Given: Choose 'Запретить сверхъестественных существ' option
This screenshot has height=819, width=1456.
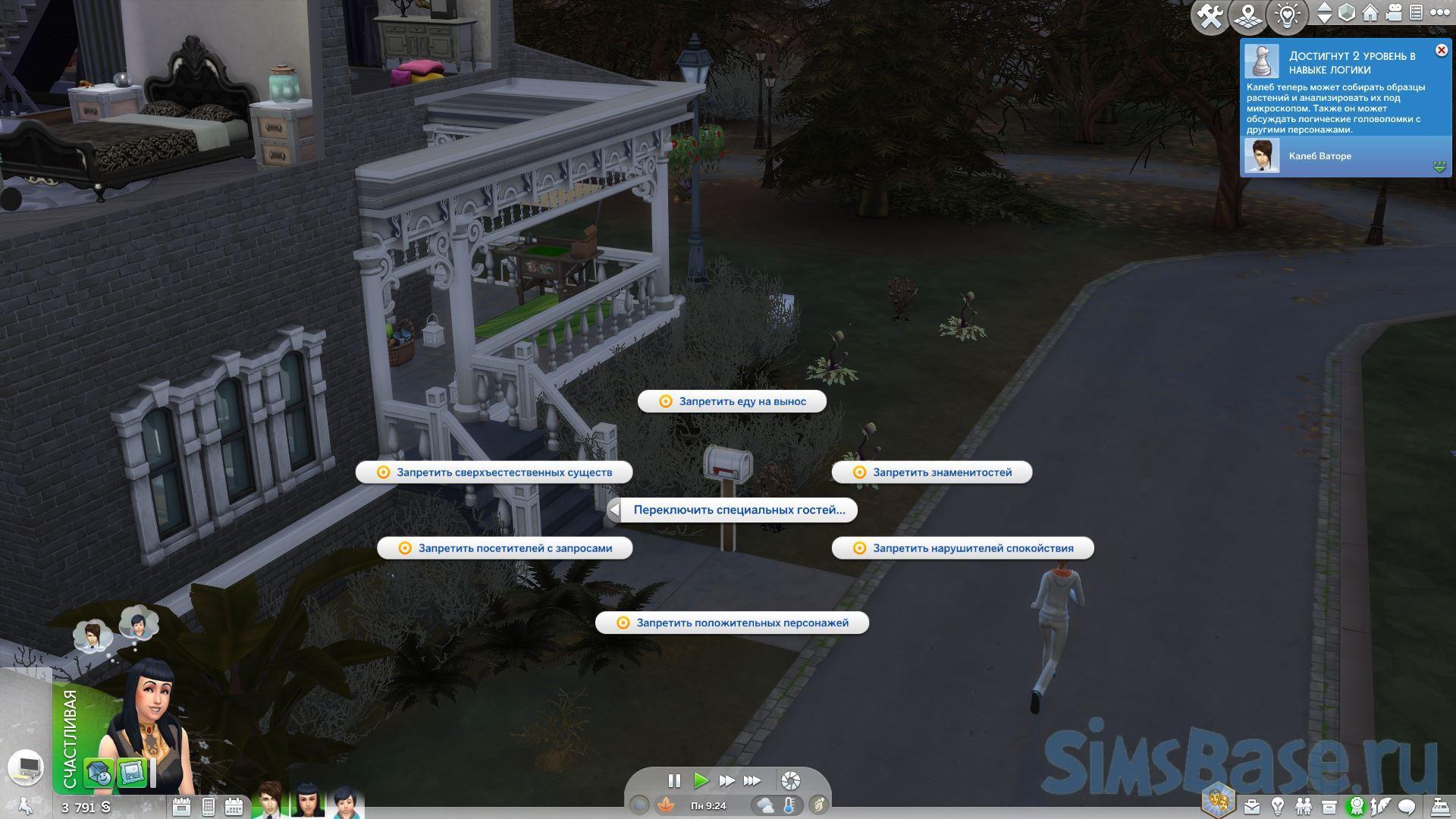Looking at the screenshot, I should click(494, 472).
